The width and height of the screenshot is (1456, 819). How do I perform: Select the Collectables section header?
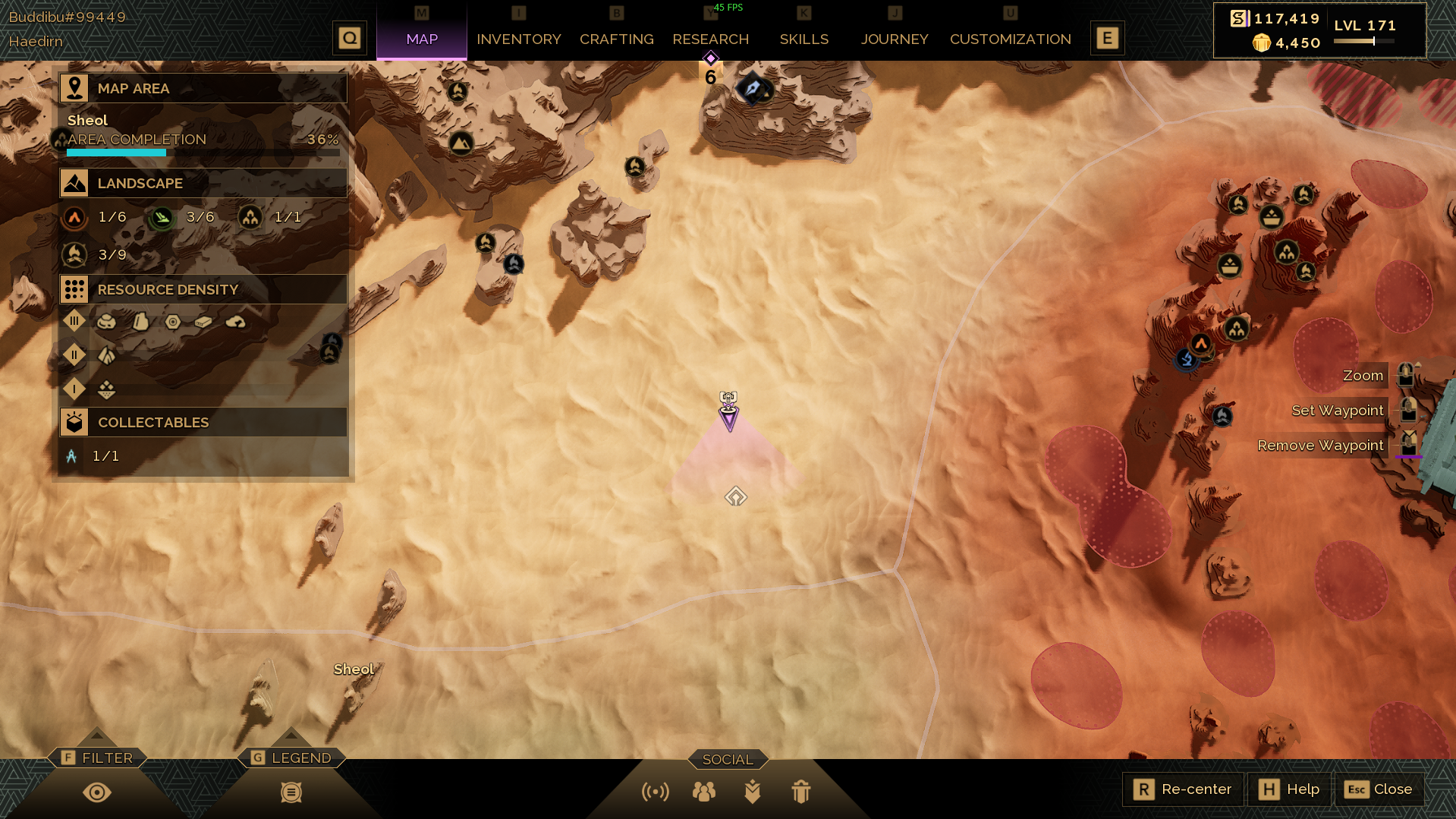(203, 422)
